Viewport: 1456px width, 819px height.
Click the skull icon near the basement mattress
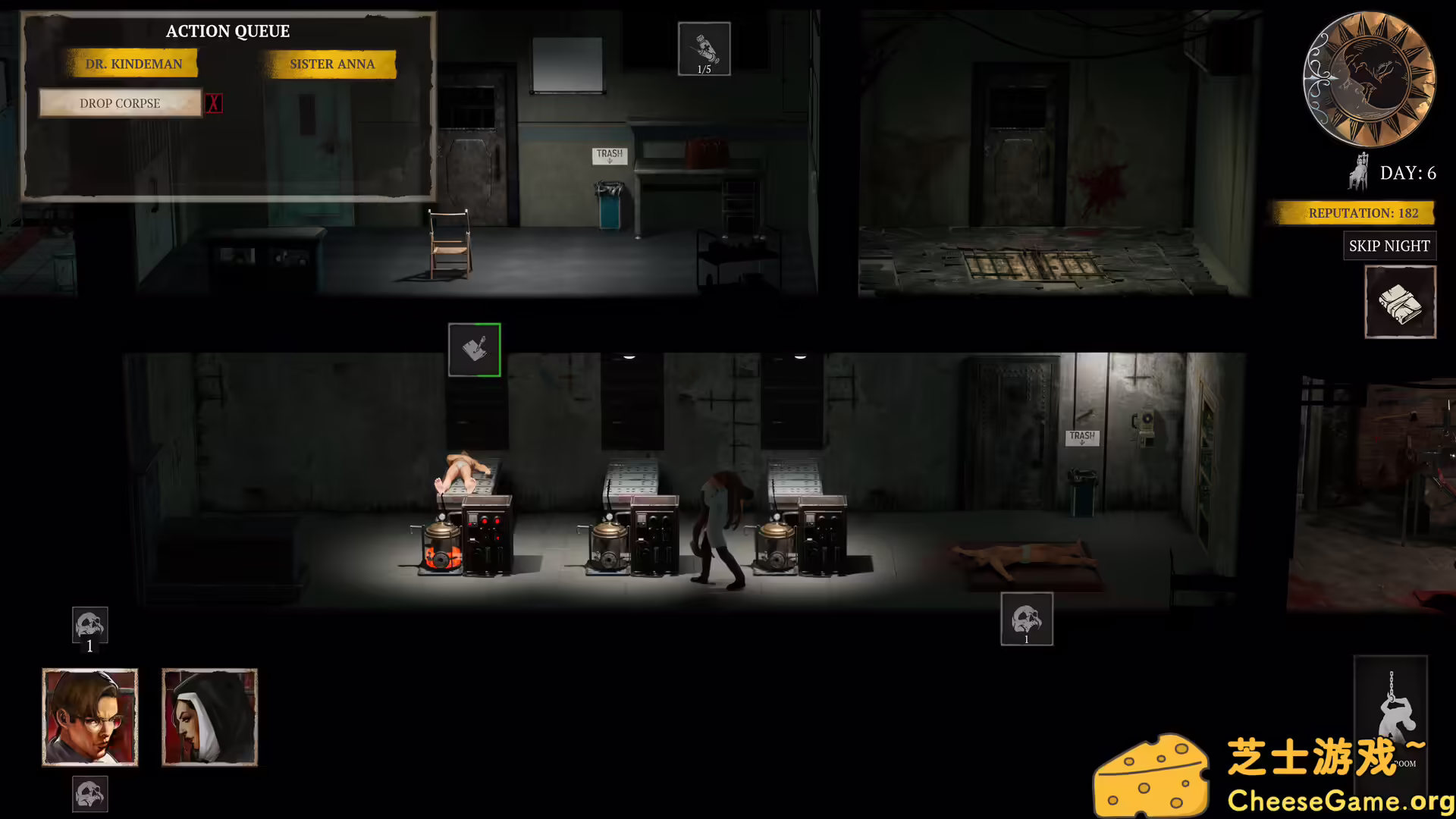[1027, 618]
